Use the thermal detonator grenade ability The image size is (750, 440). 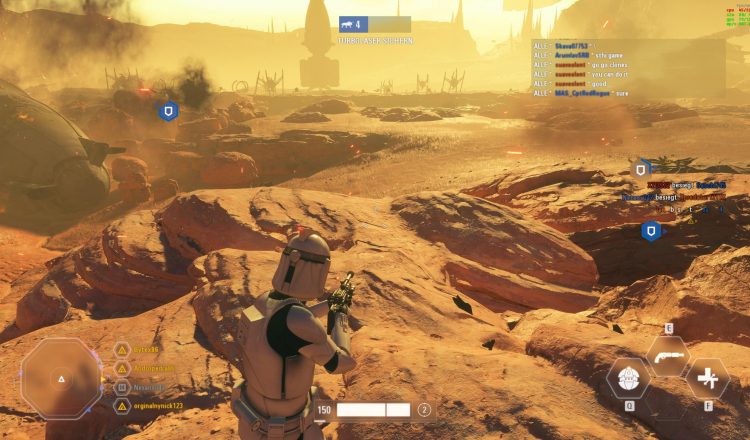click(x=629, y=378)
